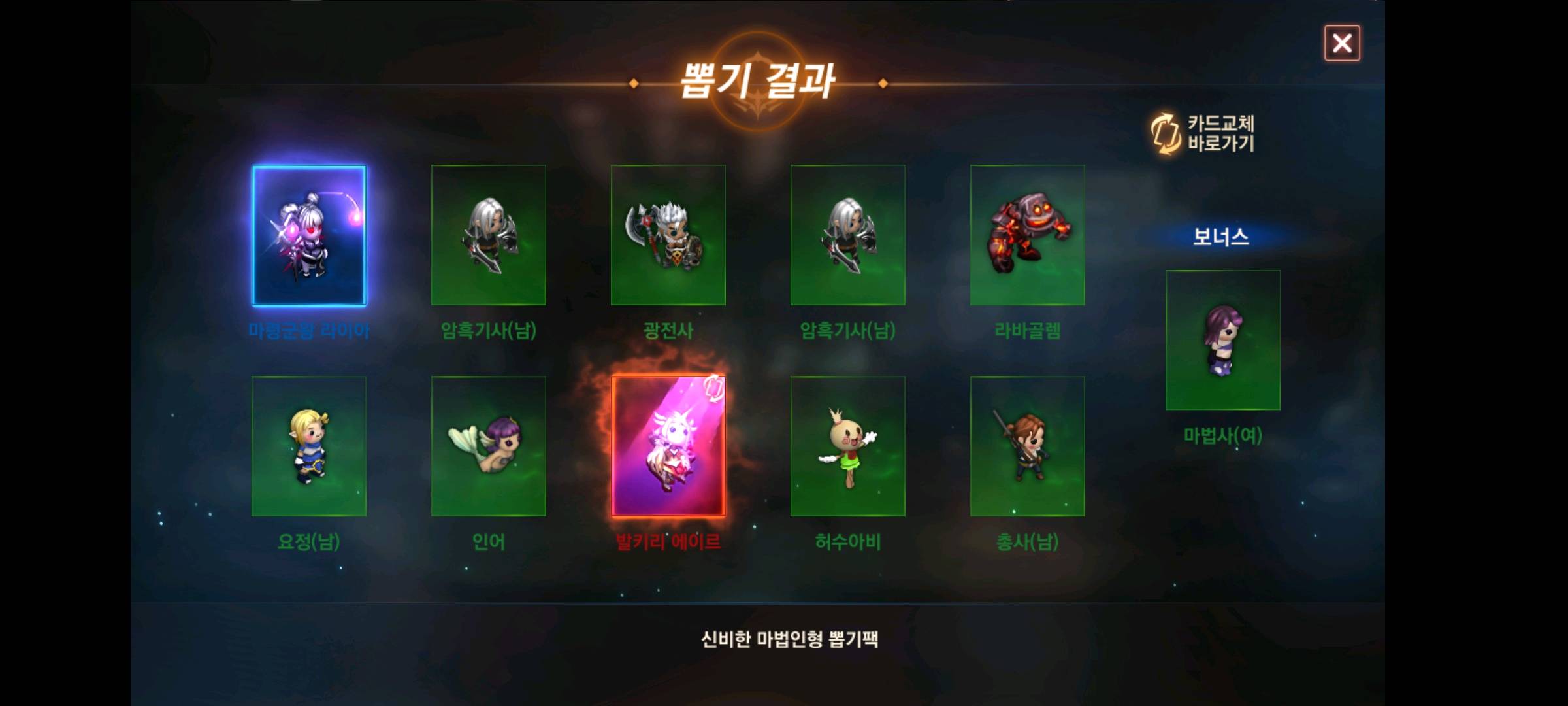Pick the 총사(남) musketeer card
1568x706 pixels.
pos(1027,446)
